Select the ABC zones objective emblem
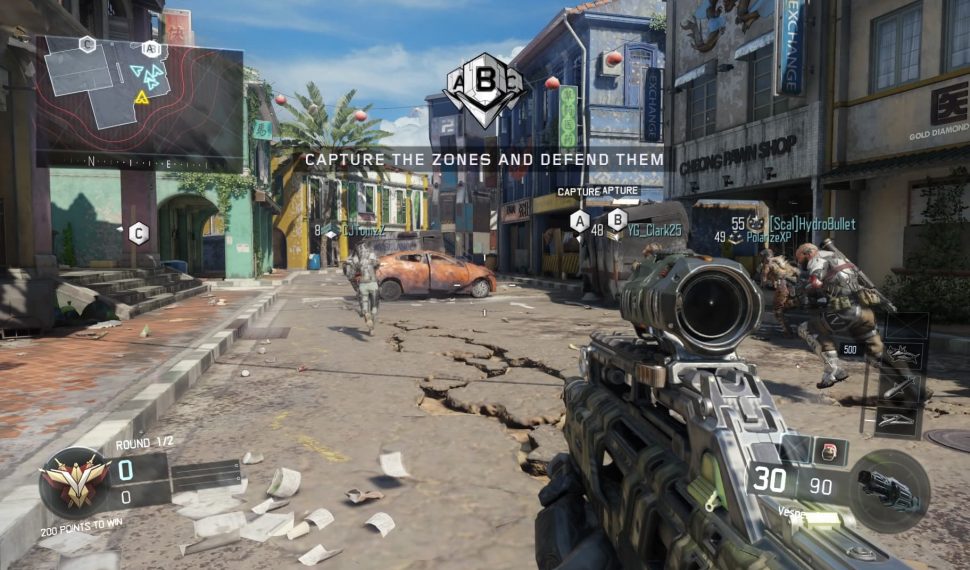The height and width of the screenshot is (570, 970). click(x=484, y=88)
